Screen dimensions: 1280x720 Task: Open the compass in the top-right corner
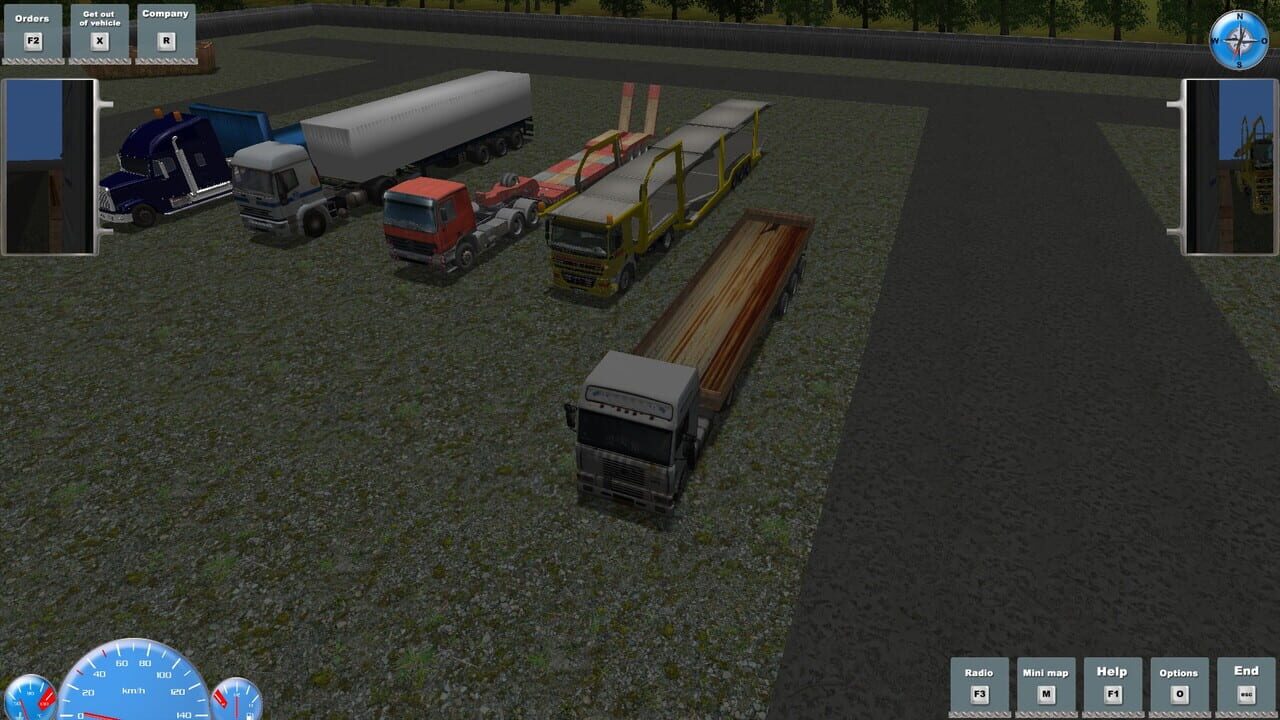pos(1237,38)
